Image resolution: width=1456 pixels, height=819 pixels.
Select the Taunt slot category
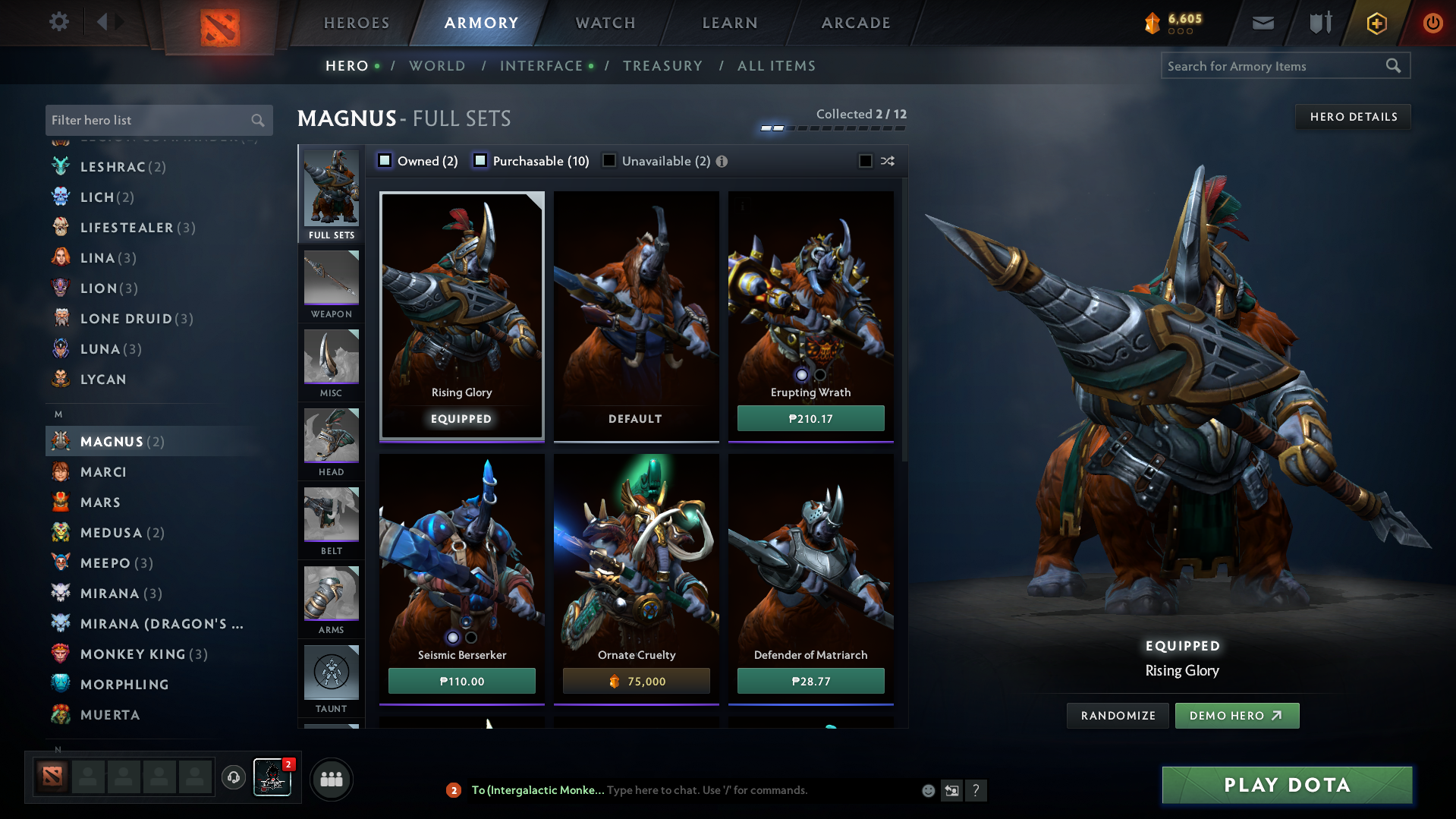(332, 679)
